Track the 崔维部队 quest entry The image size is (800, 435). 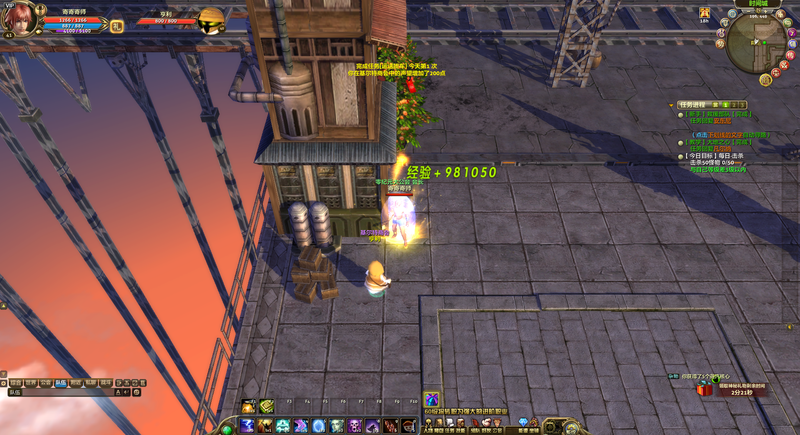coord(712,116)
